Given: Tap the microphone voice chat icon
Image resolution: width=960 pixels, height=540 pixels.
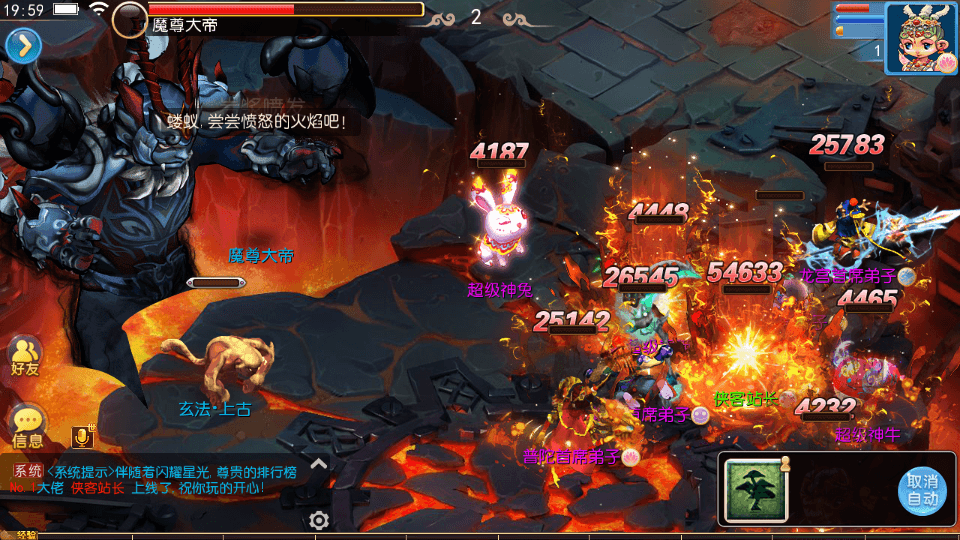Looking at the screenshot, I should pos(83,437).
